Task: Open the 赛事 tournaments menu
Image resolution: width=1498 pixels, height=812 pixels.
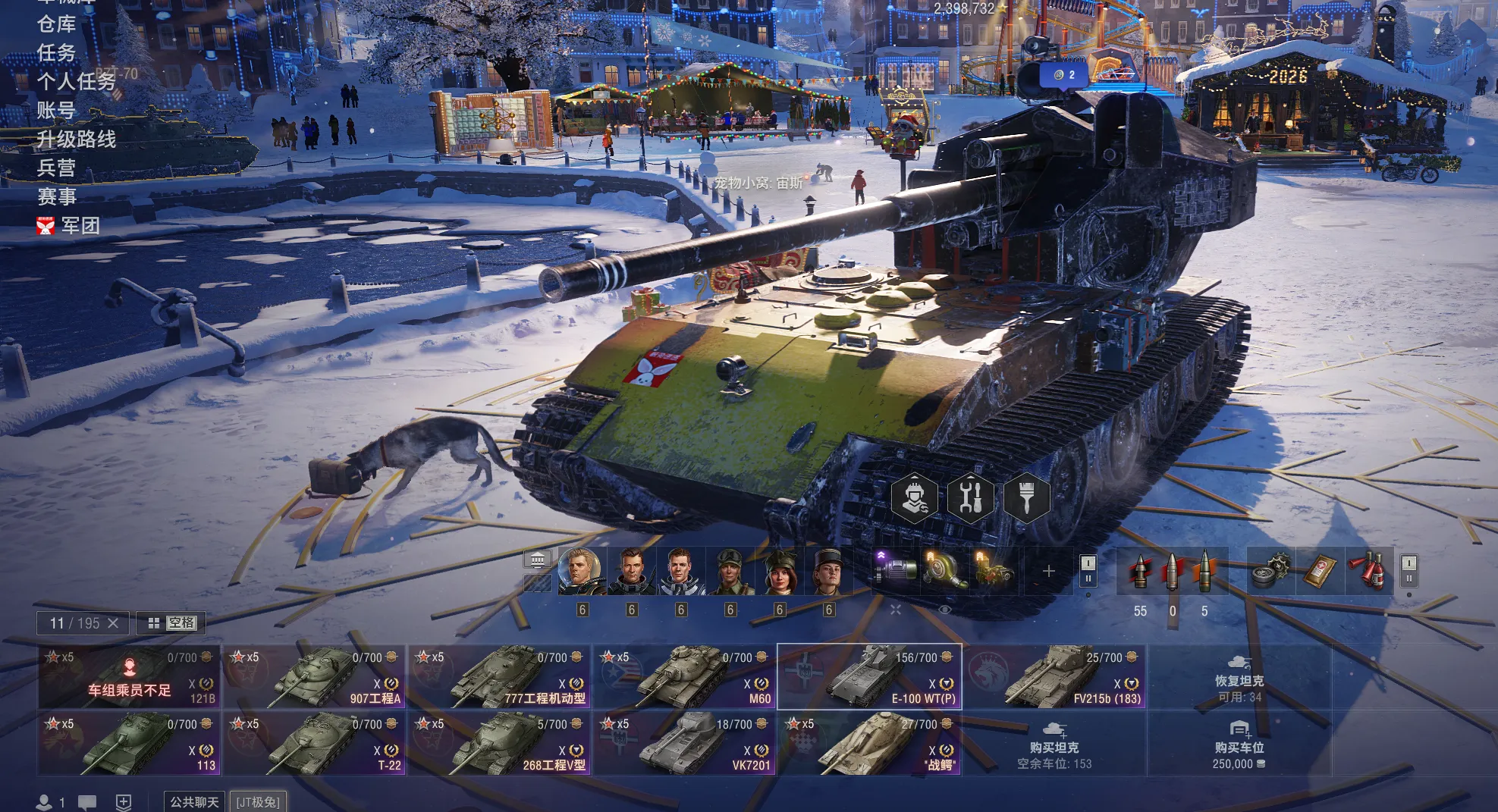Action: click(57, 197)
